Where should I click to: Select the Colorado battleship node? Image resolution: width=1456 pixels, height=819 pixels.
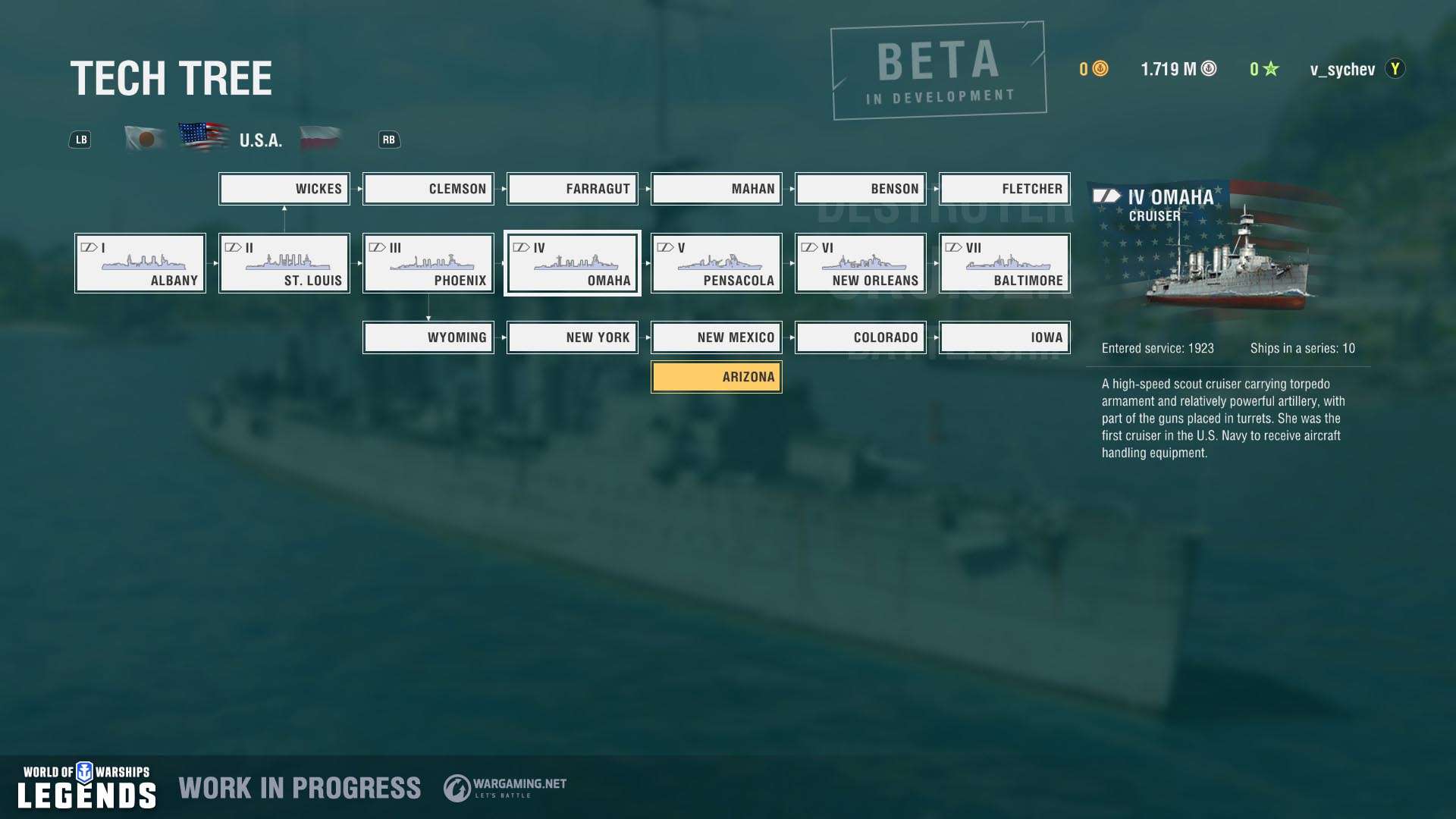tap(861, 337)
